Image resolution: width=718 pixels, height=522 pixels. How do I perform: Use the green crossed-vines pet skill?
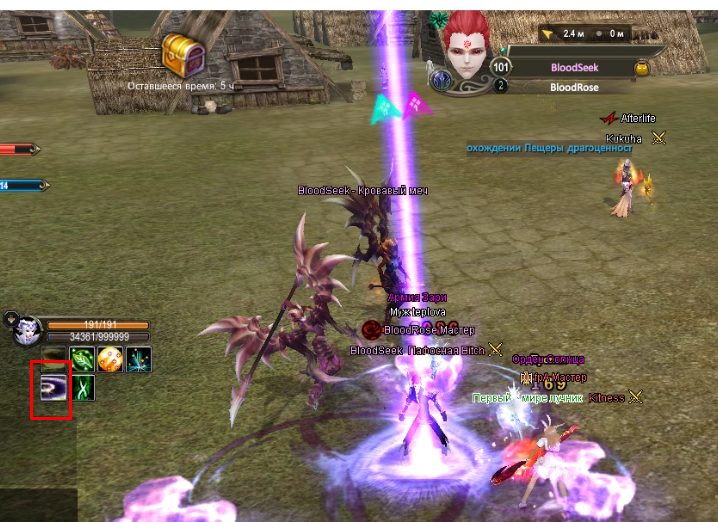pos(82,387)
